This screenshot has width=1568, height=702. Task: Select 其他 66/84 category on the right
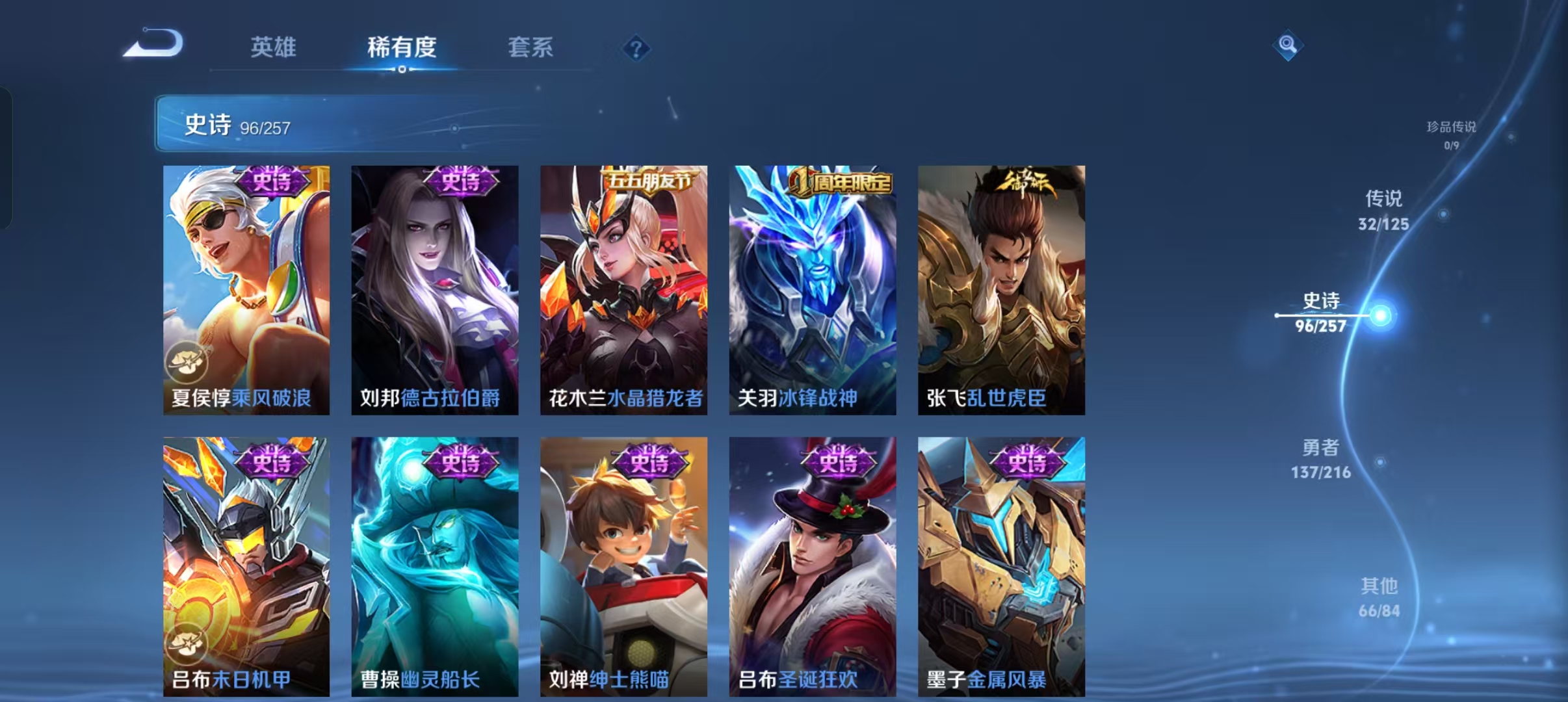coord(1381,595)
